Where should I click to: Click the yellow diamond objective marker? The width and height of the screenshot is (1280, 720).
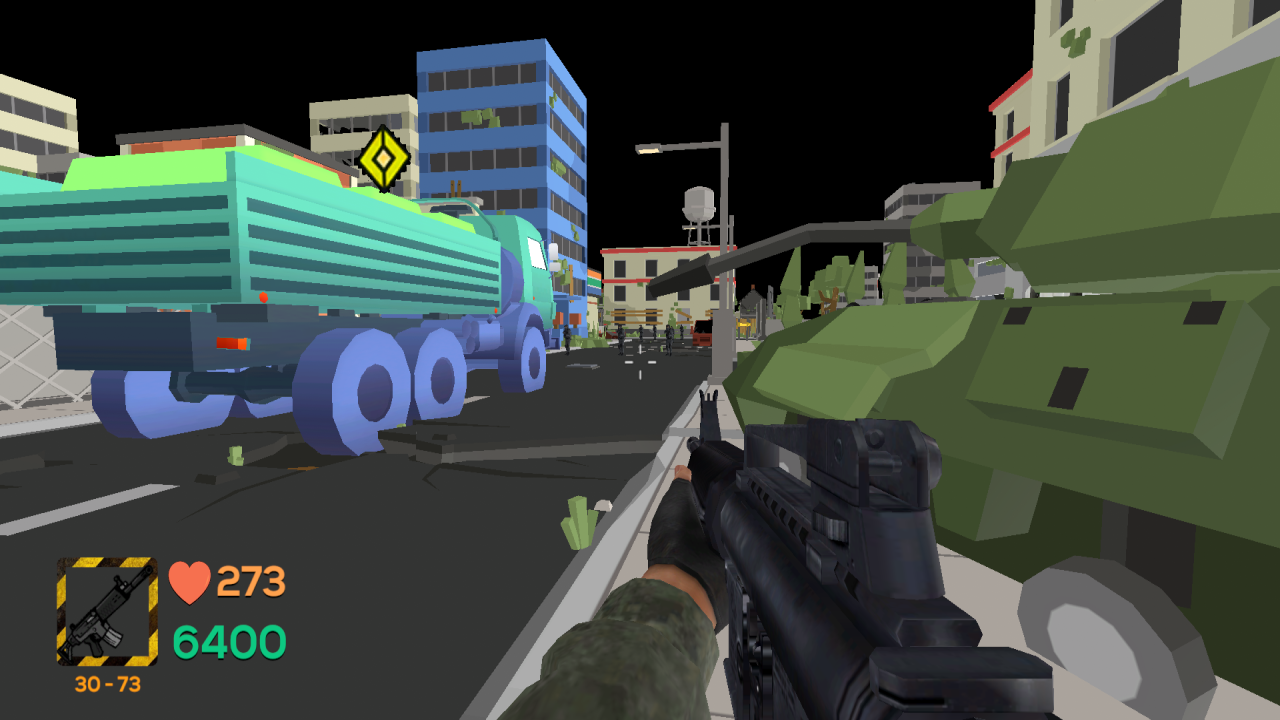pyautogui.click(x=383, y=158)
